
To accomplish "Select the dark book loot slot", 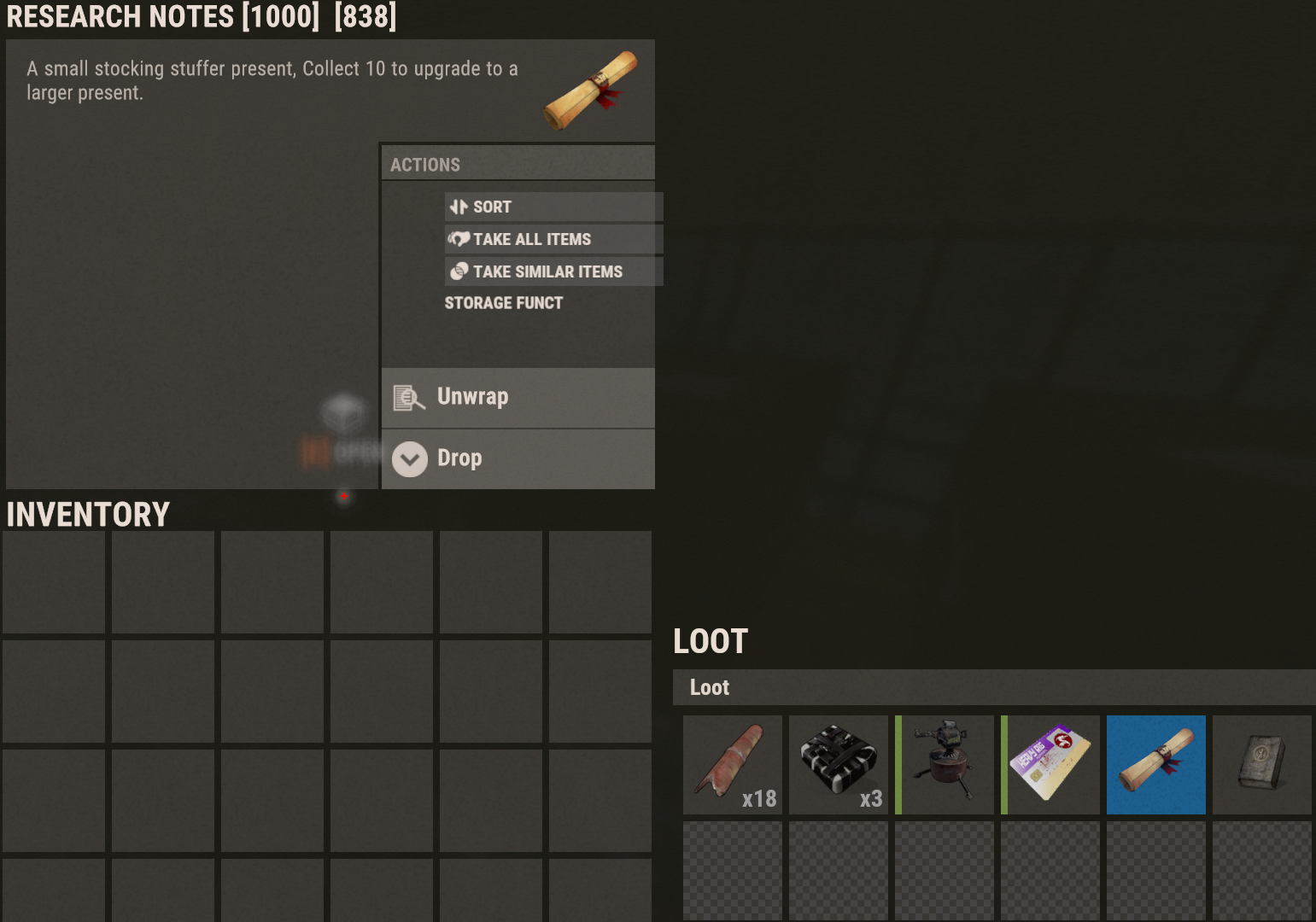I will tap(1262, 765).
